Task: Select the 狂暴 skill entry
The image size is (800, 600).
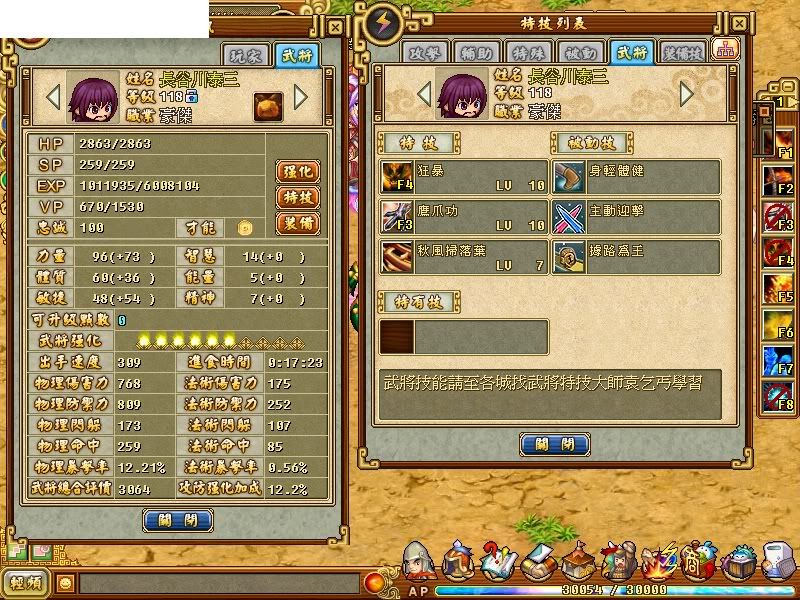Action: (x=464, y=177)
